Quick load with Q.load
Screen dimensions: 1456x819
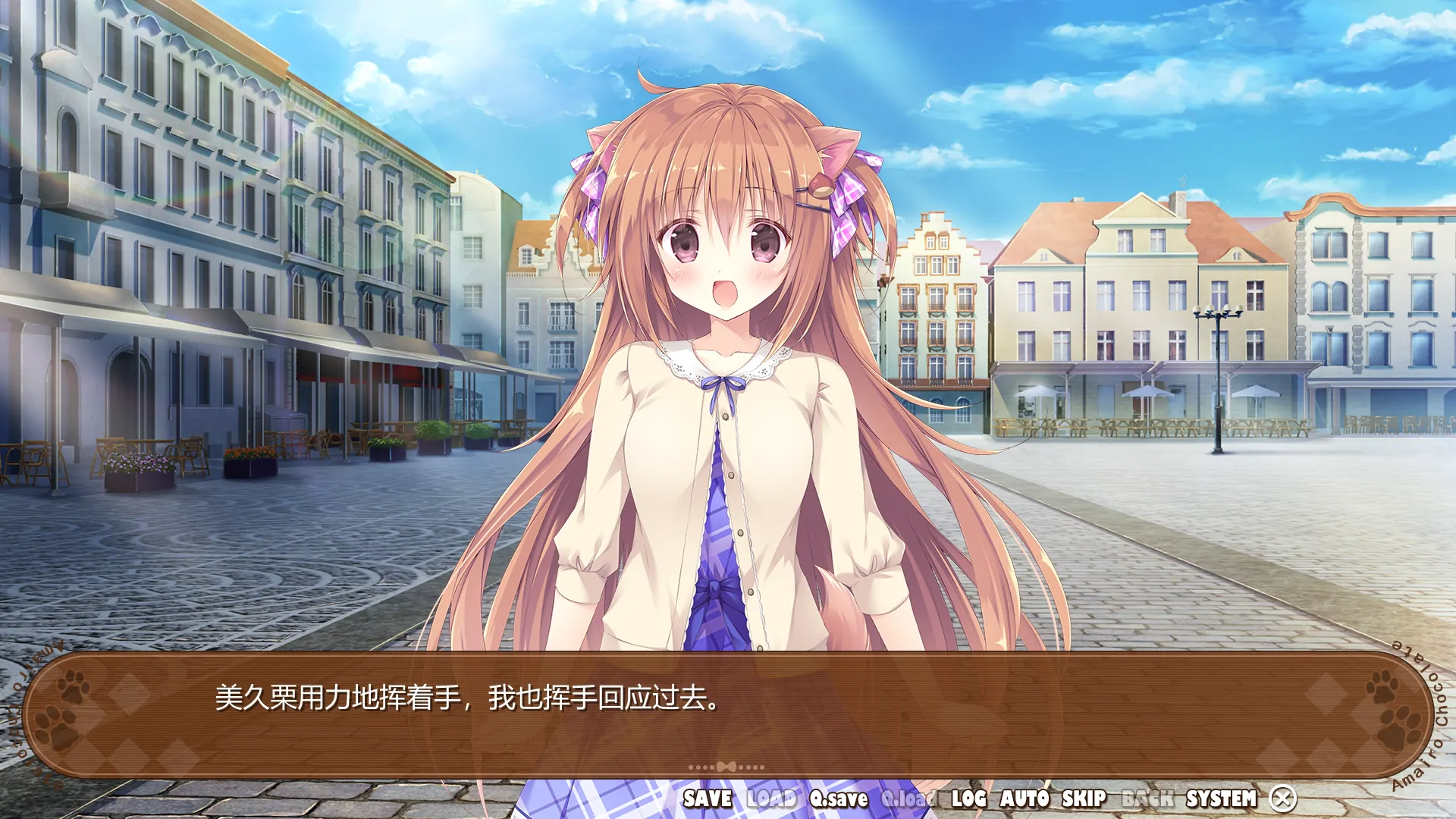[908, 799]
